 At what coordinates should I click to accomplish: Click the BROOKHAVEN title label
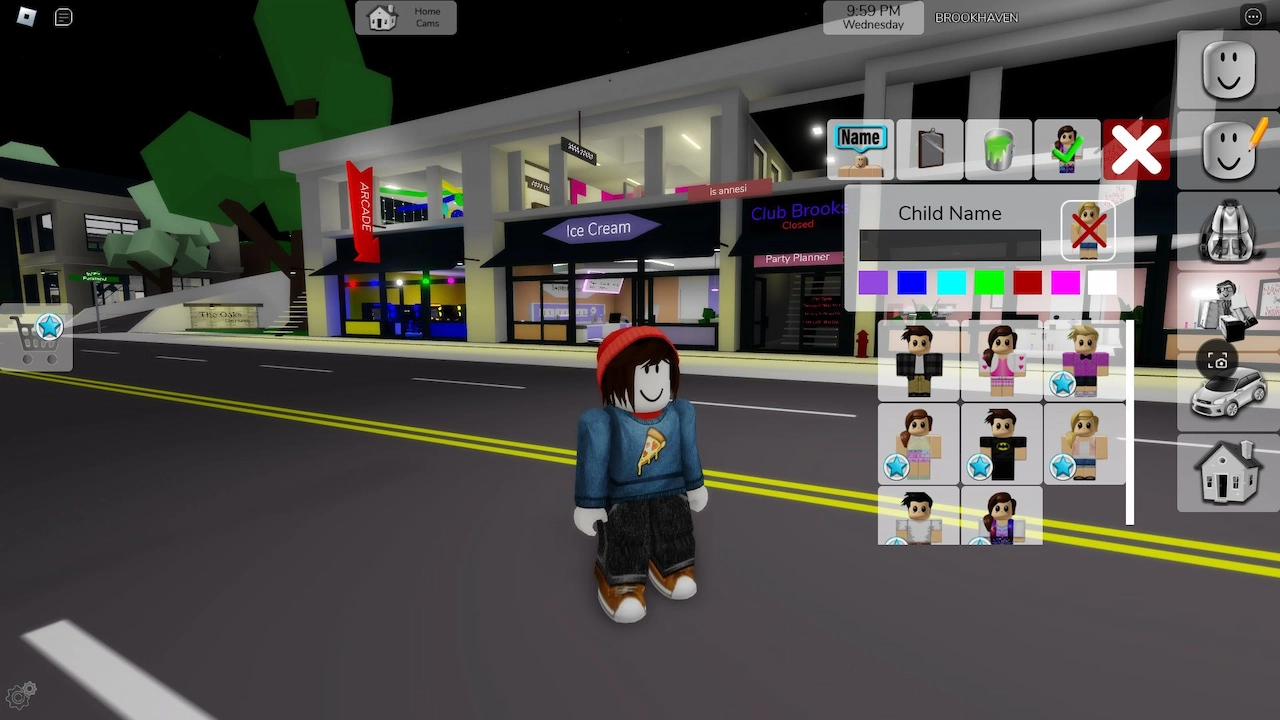[x=976, y=17]
